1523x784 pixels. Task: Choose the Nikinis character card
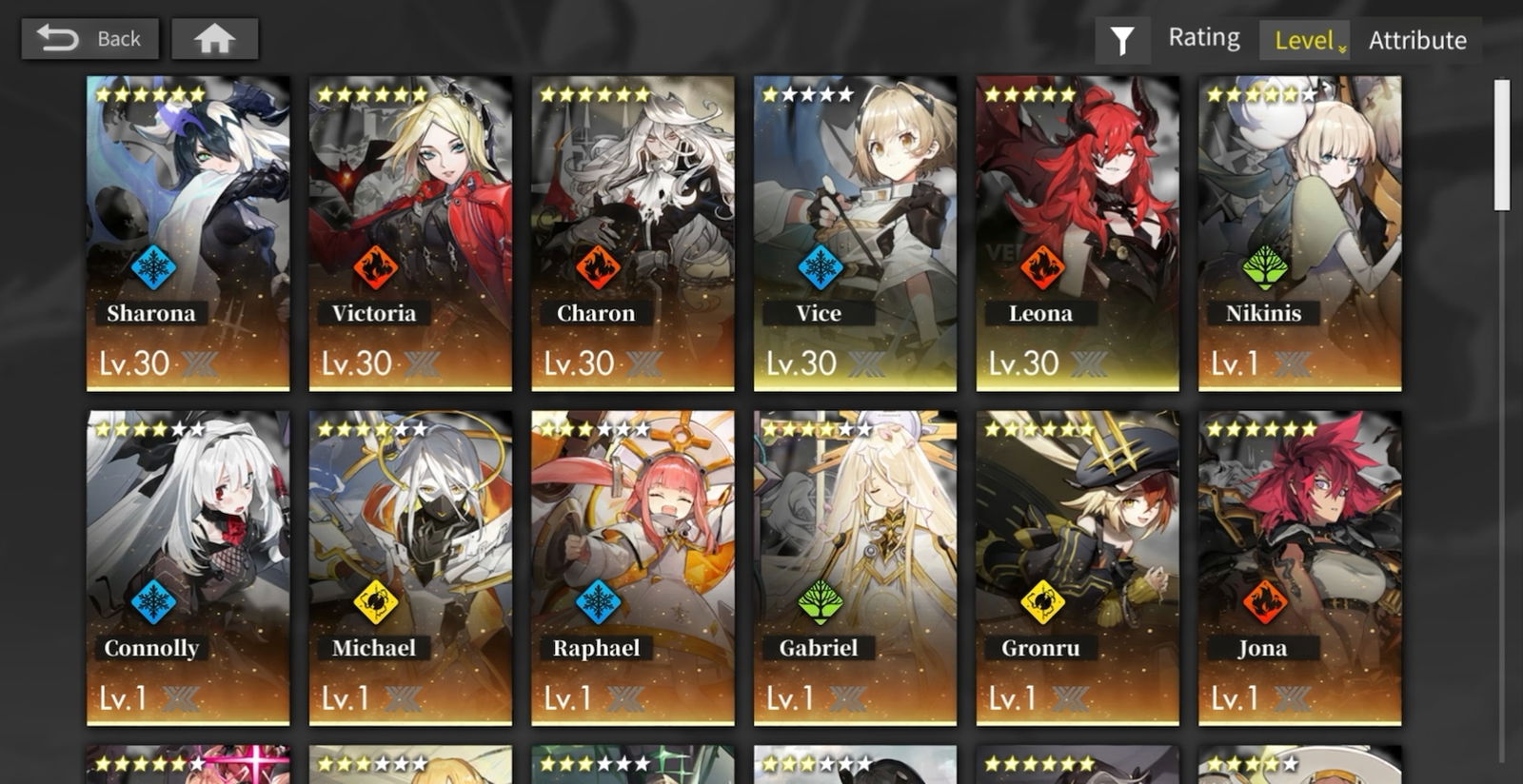pyautogui.click(x=1299, y=233)
